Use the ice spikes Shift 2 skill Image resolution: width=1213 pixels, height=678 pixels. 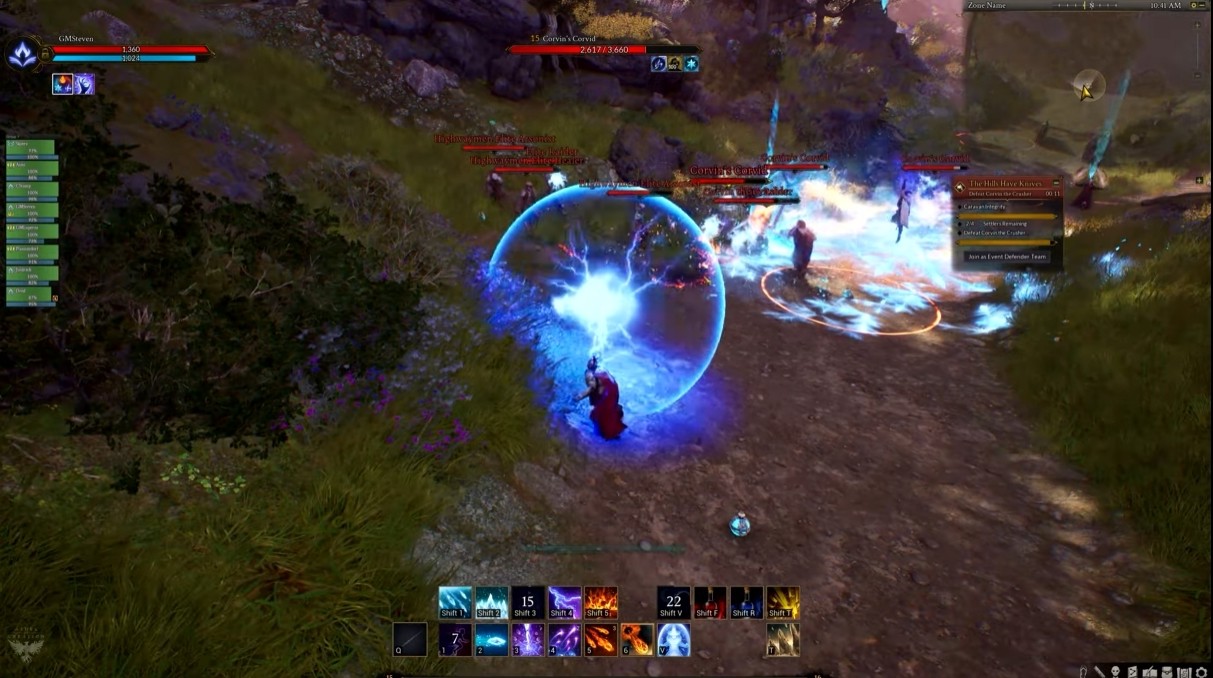491,602
